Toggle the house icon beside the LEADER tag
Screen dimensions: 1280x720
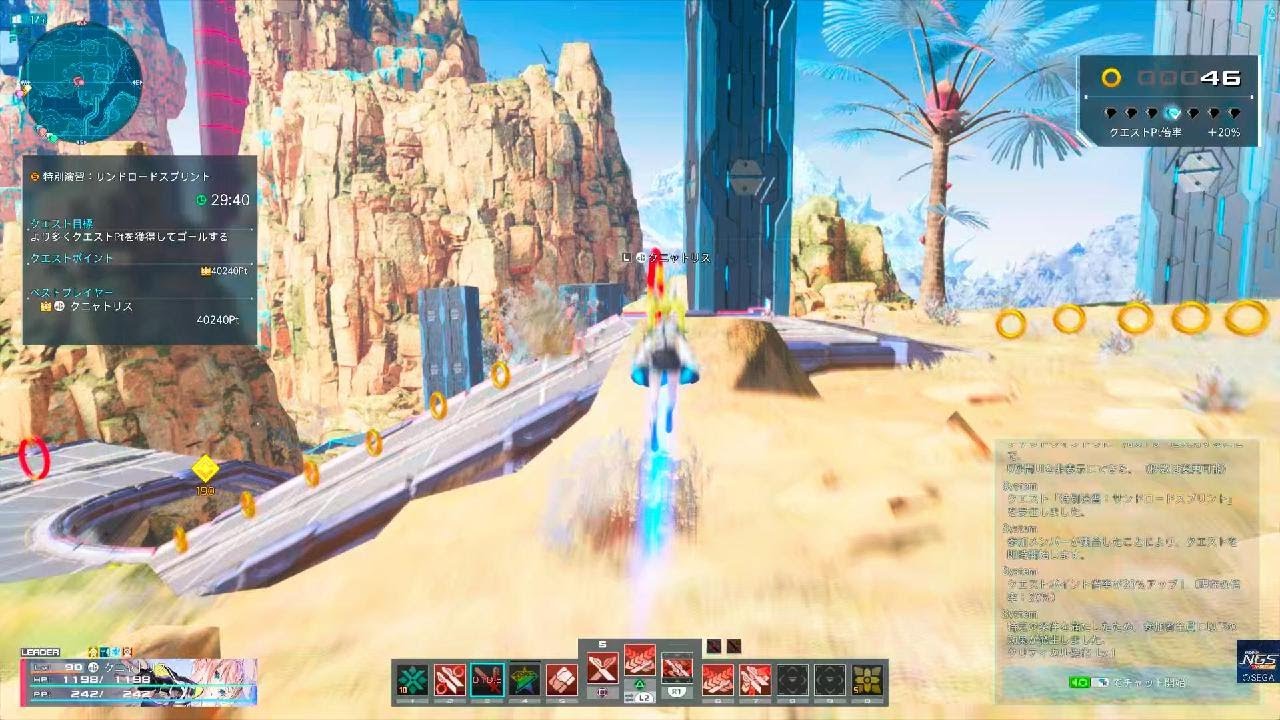point(92,651)
